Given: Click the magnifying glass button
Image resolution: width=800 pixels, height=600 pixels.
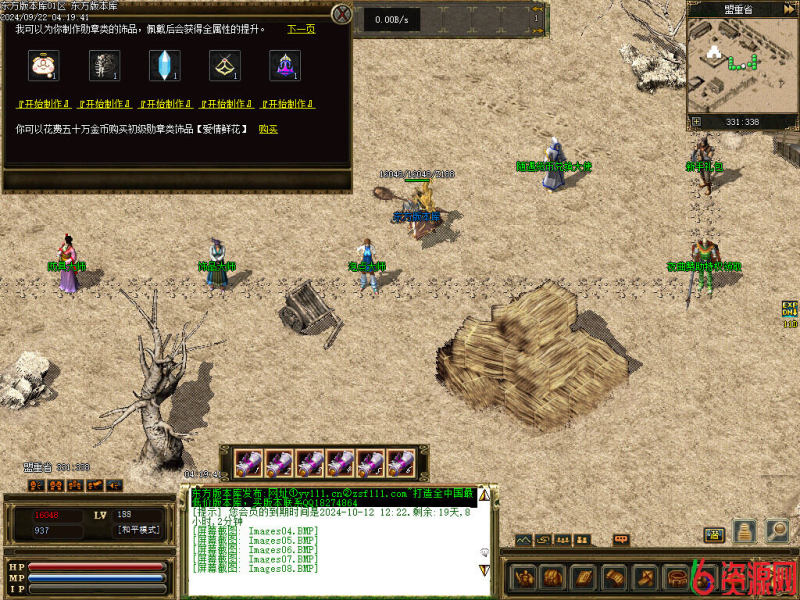Looking at the screenshot, I should 776,530.
